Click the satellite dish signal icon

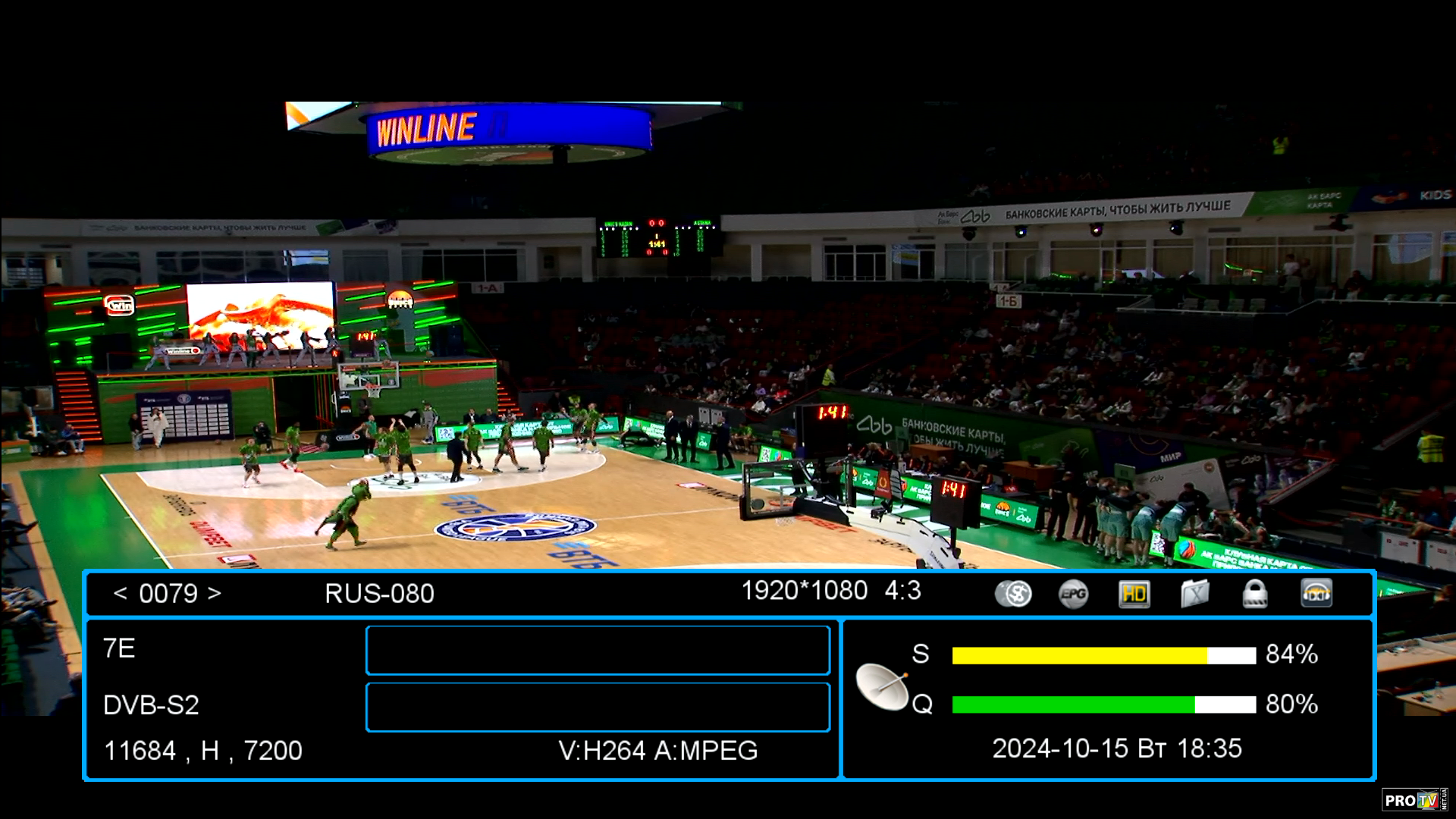point(882,686)
